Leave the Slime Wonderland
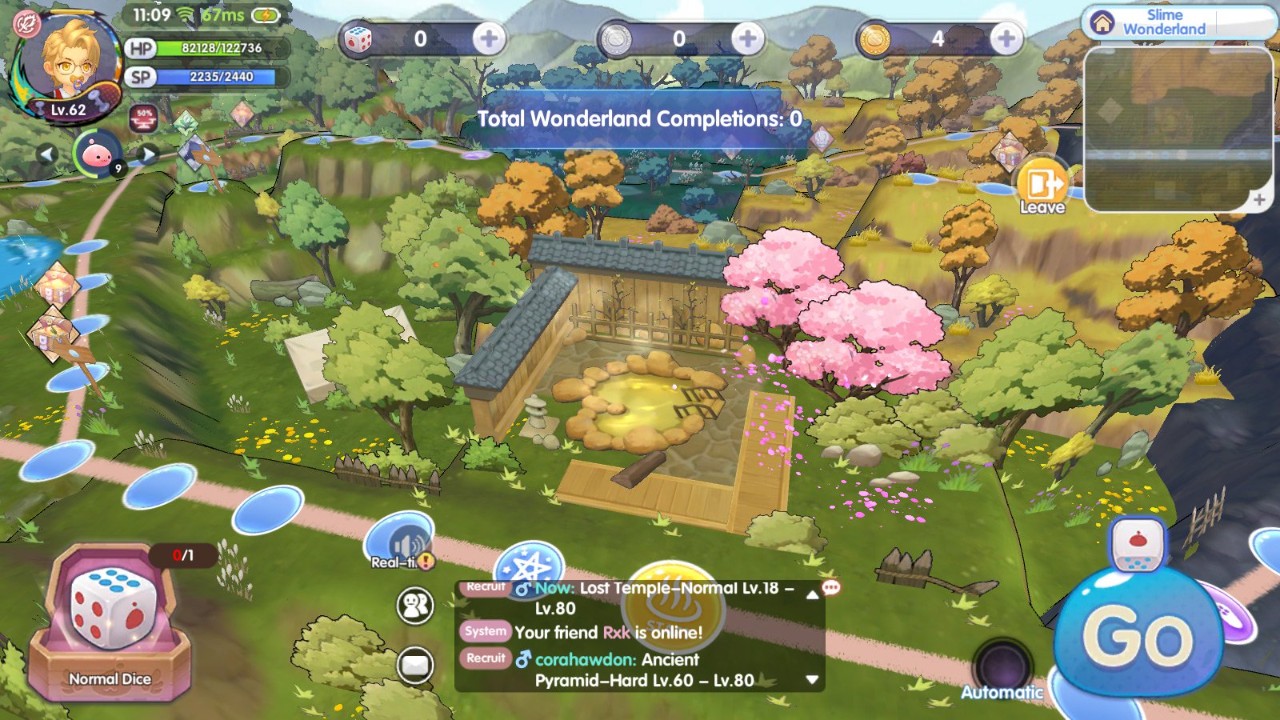Image resolution: width=1280 pixels, height=720 pixels. 1041,184
